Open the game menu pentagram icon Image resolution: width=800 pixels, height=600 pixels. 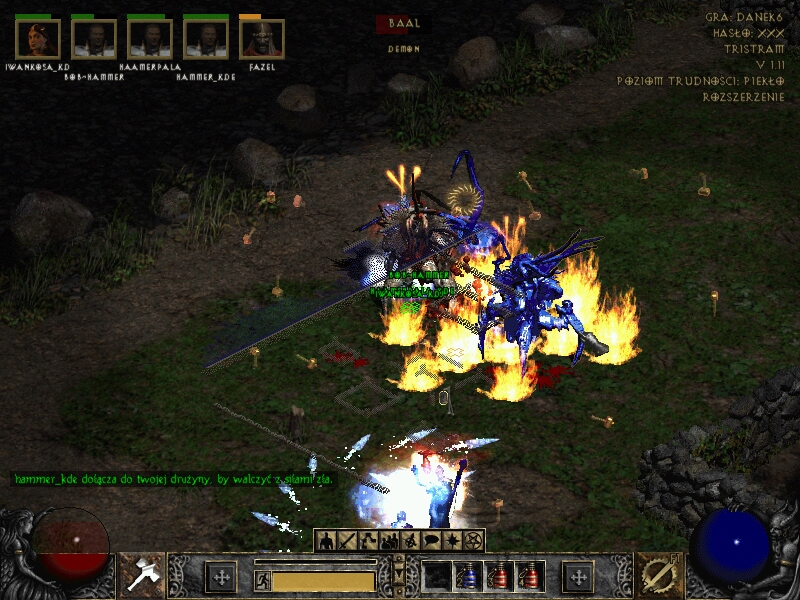click(473, 541)
